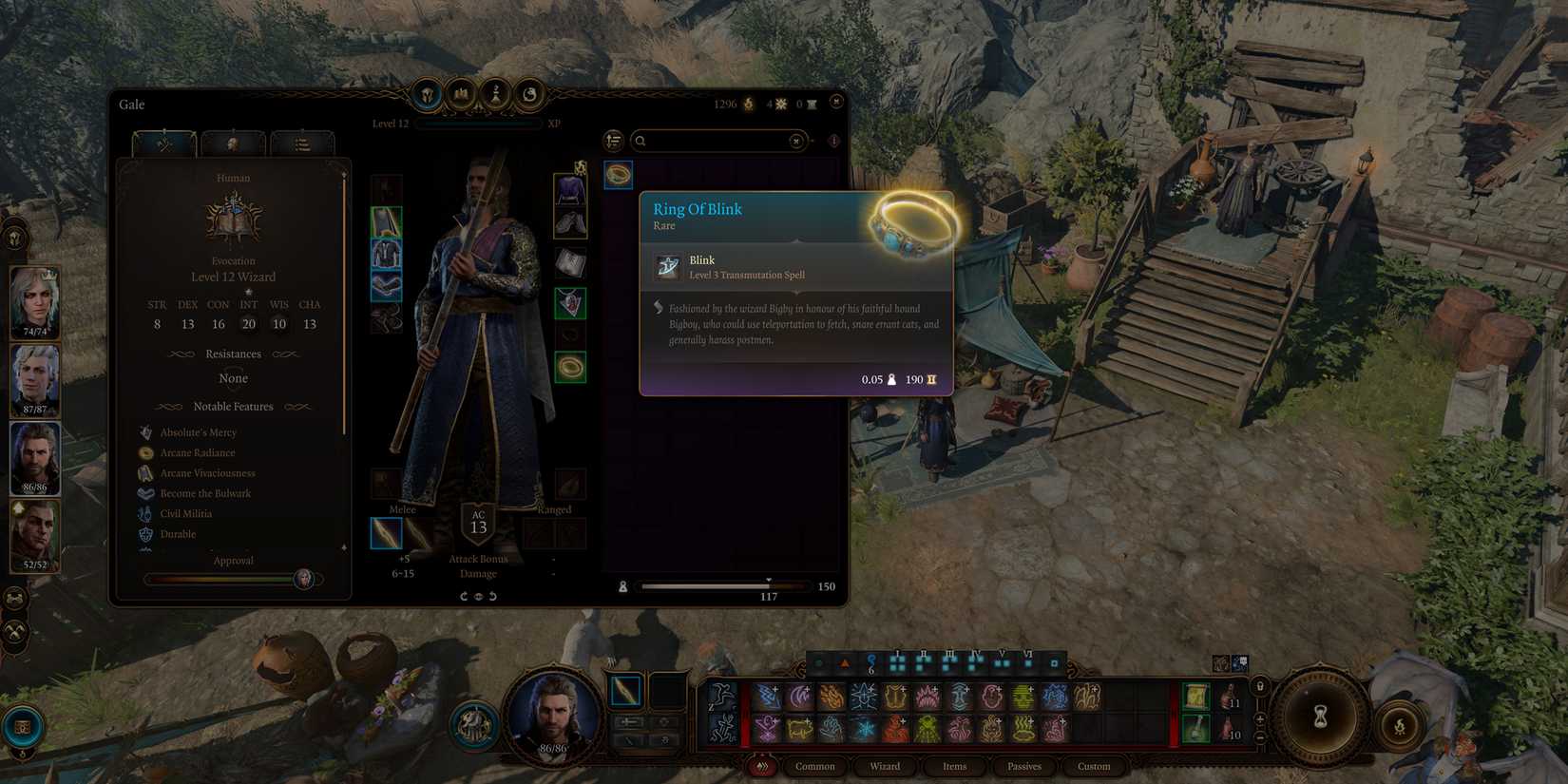Click Gale's portrait above the hotbar

pos(554,715)
